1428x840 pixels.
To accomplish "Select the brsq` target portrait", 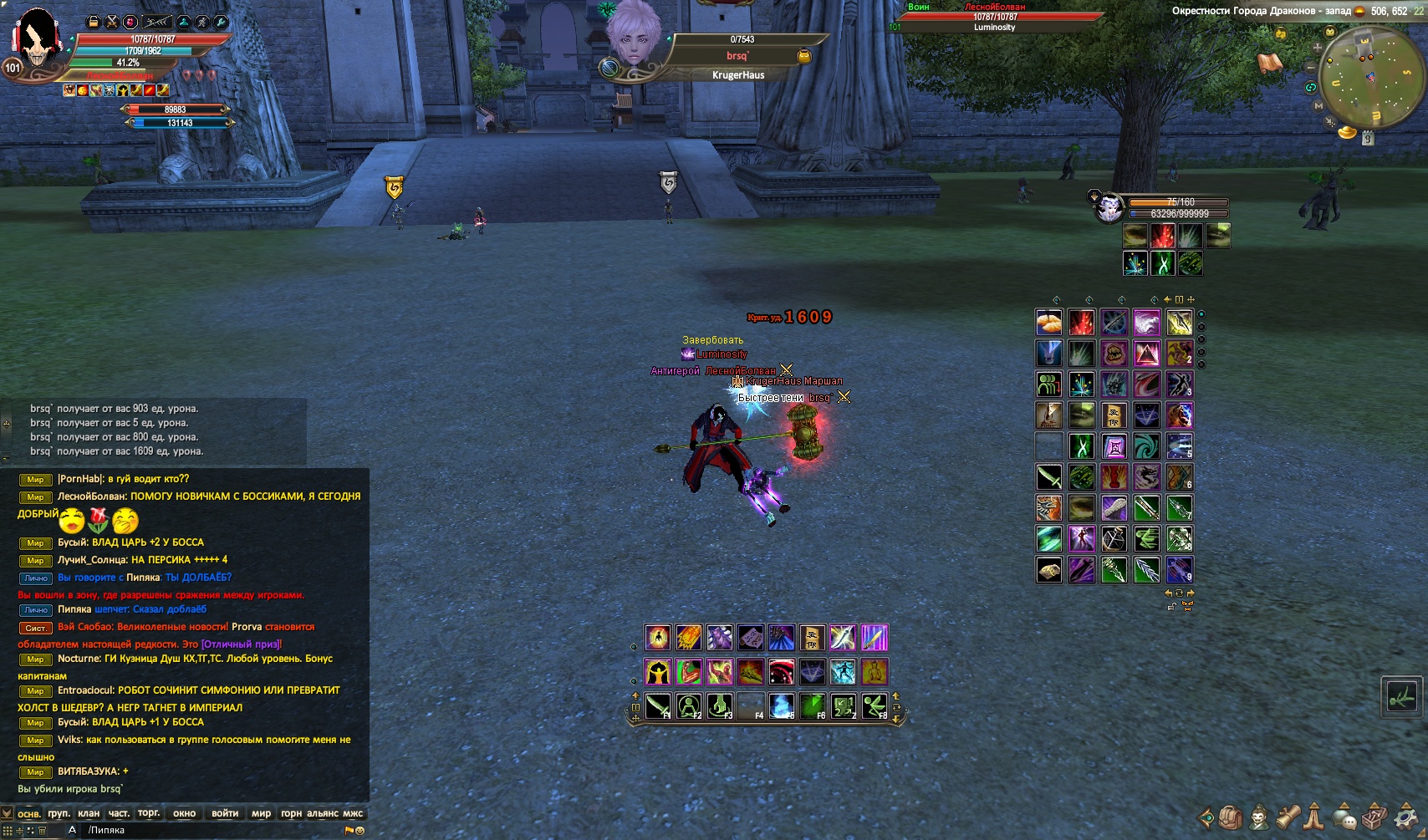I will [634, 38].
